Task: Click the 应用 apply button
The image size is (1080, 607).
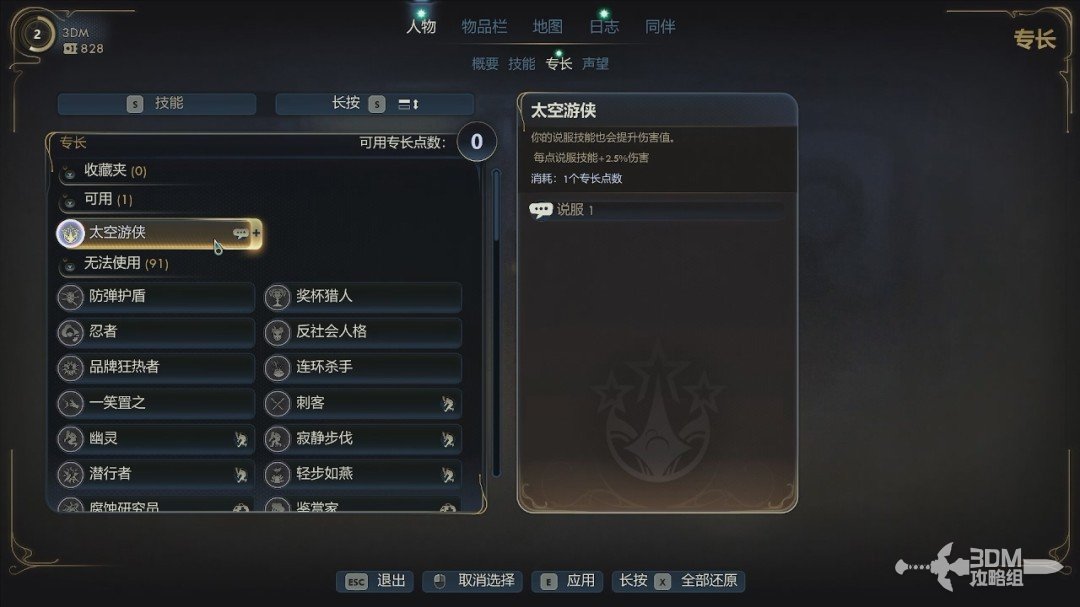Action: pyautogui.click(x=569, y=581)
